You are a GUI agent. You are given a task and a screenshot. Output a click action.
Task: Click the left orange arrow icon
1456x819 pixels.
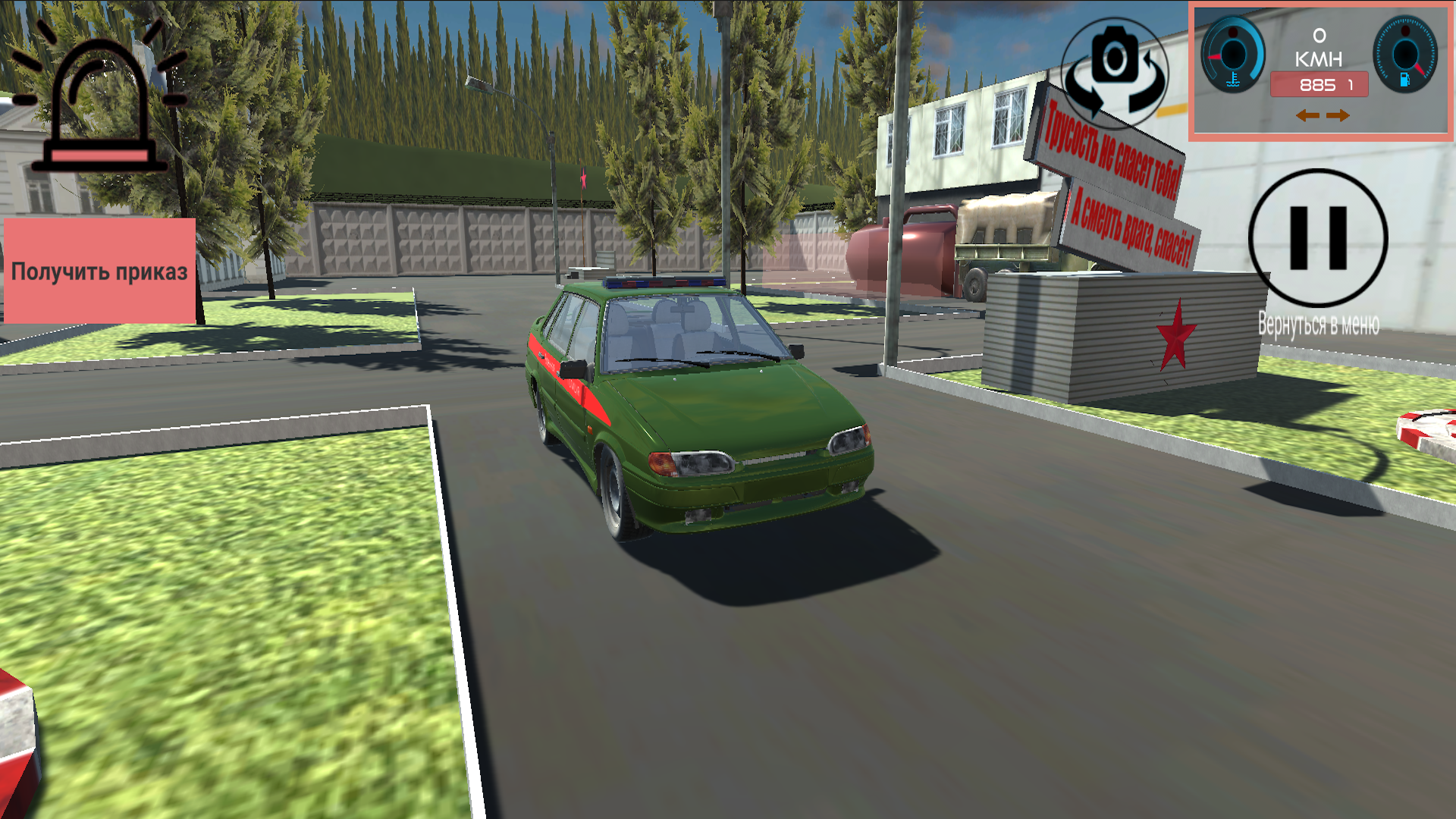tap(1307, 116)
